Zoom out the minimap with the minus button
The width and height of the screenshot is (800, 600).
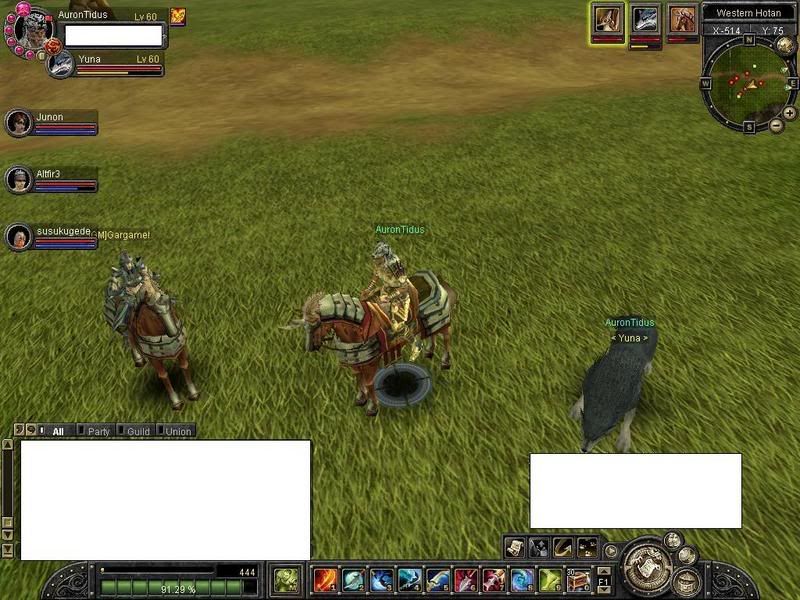777,126
